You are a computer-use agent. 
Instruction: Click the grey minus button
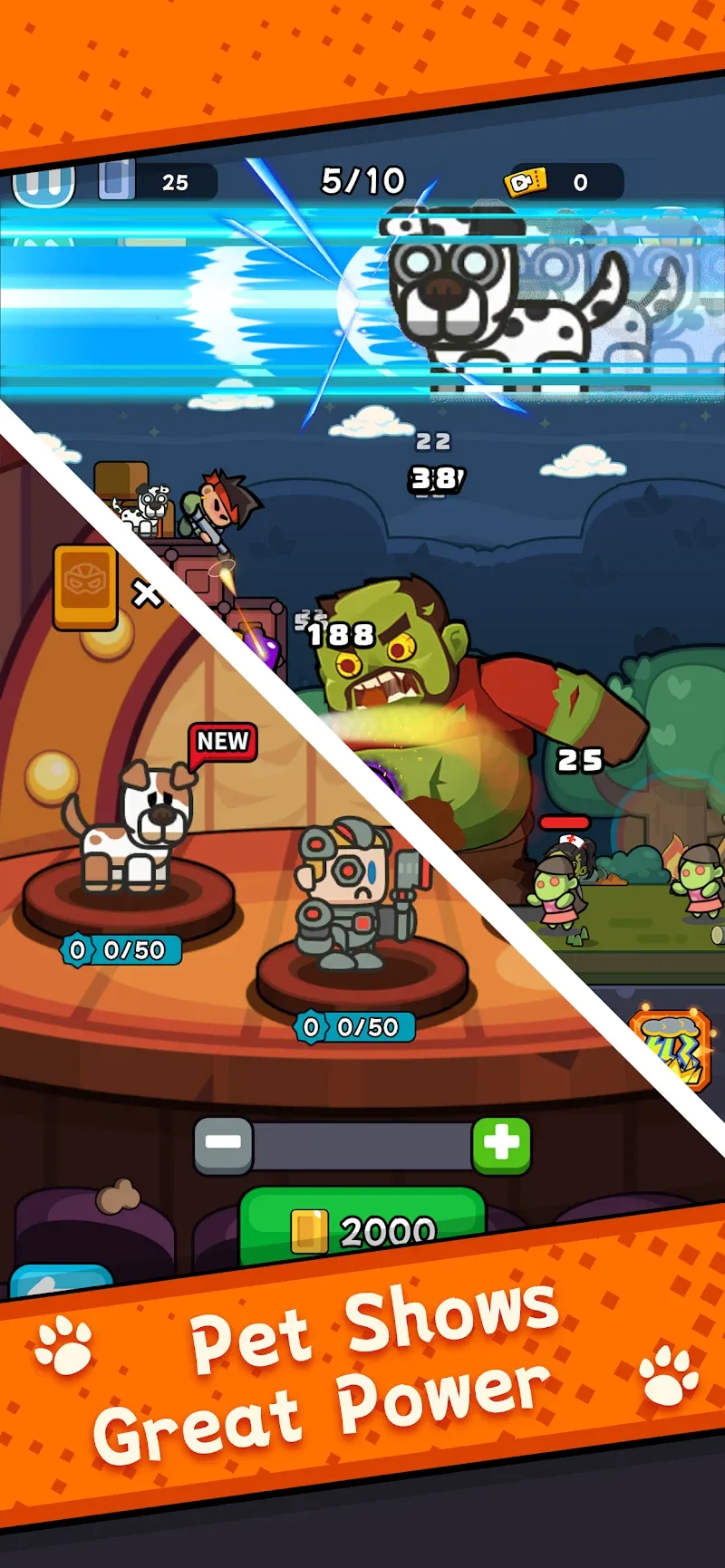pos(223,1145)
